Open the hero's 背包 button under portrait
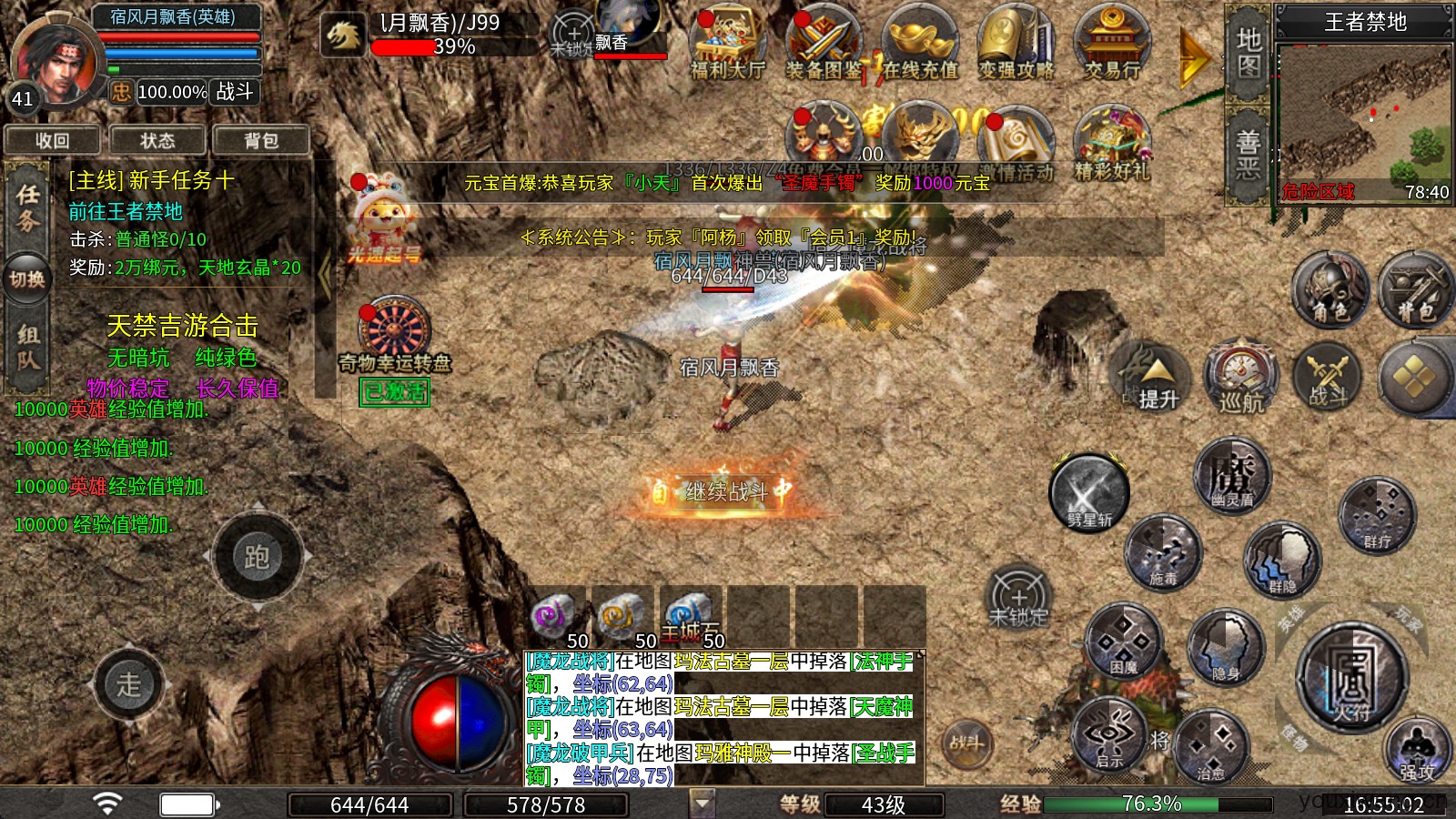 pyautogui.click(x=261, y=140)
